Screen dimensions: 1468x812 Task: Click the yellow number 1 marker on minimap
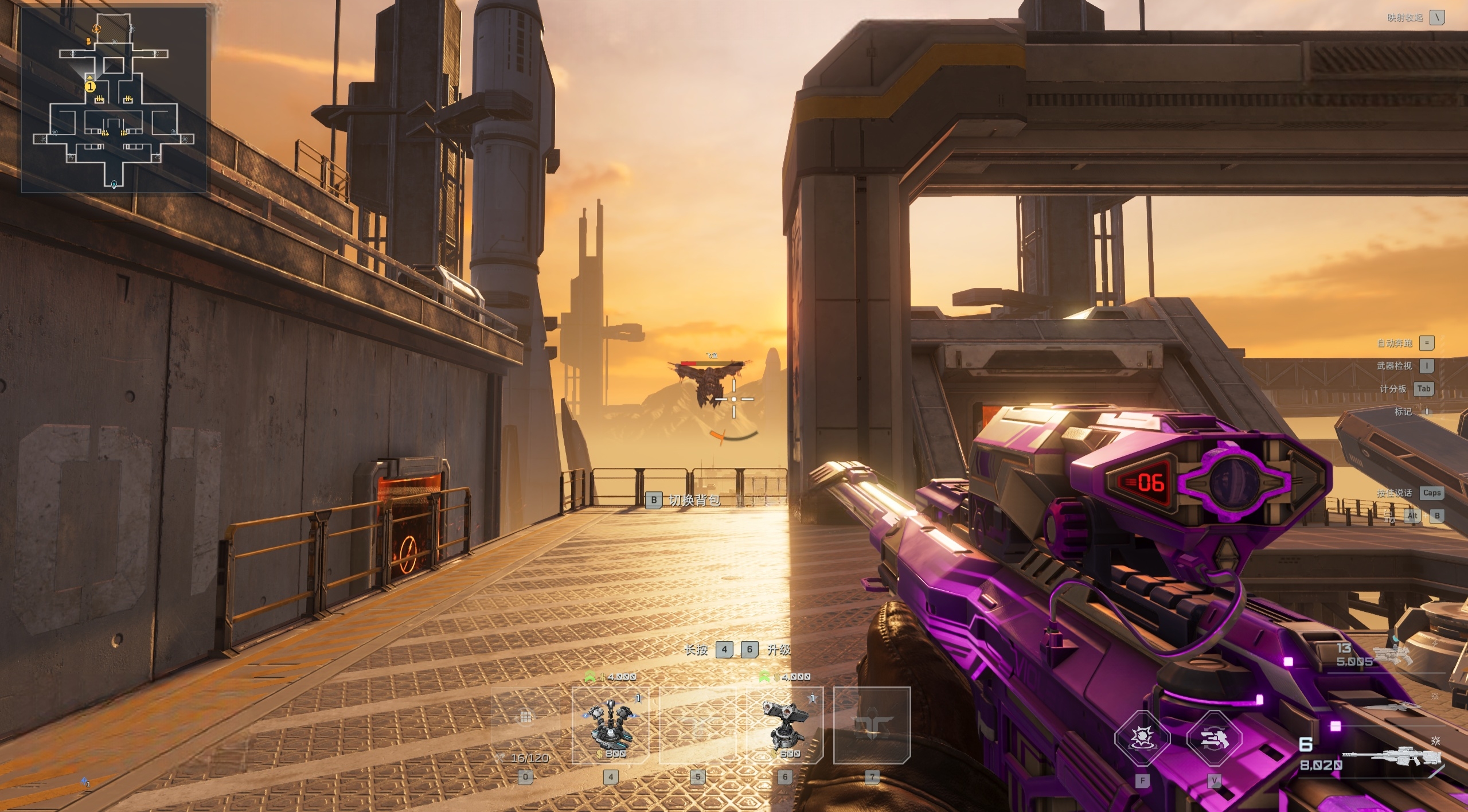pos(90,87)
